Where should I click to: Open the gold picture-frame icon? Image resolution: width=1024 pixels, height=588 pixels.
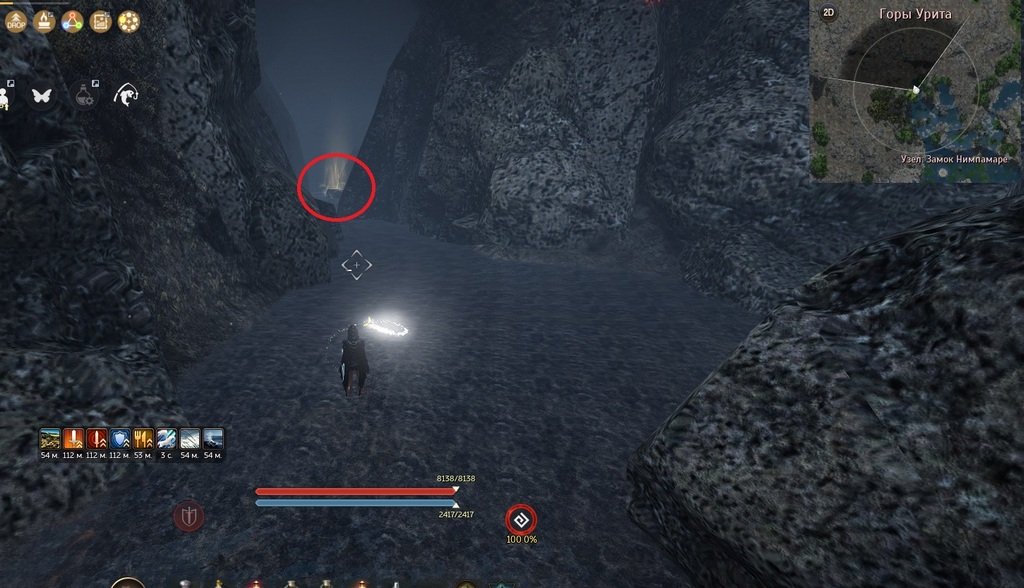(100, 21)
